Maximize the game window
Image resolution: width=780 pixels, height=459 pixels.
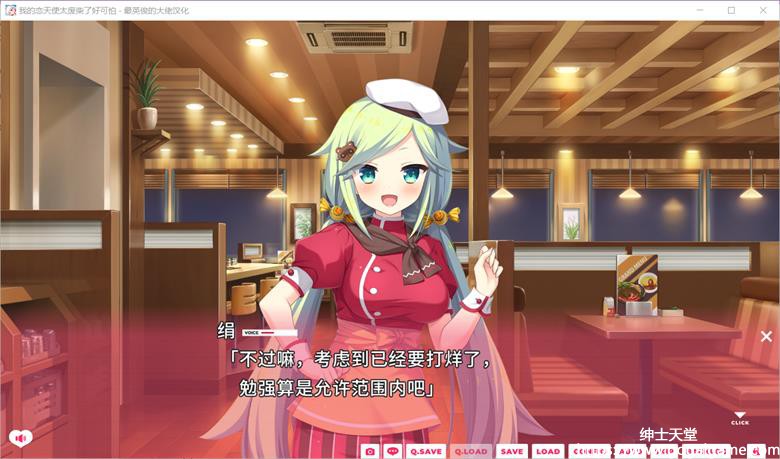(x=731, y=10)
